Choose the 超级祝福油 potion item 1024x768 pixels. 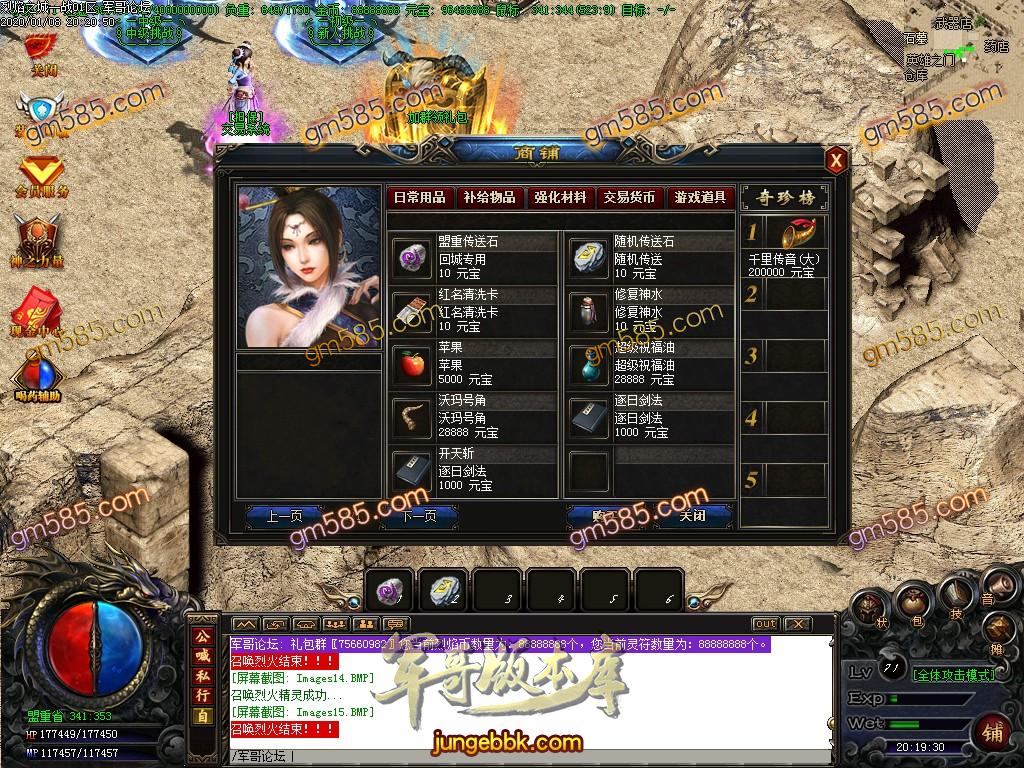coord(588,365)
